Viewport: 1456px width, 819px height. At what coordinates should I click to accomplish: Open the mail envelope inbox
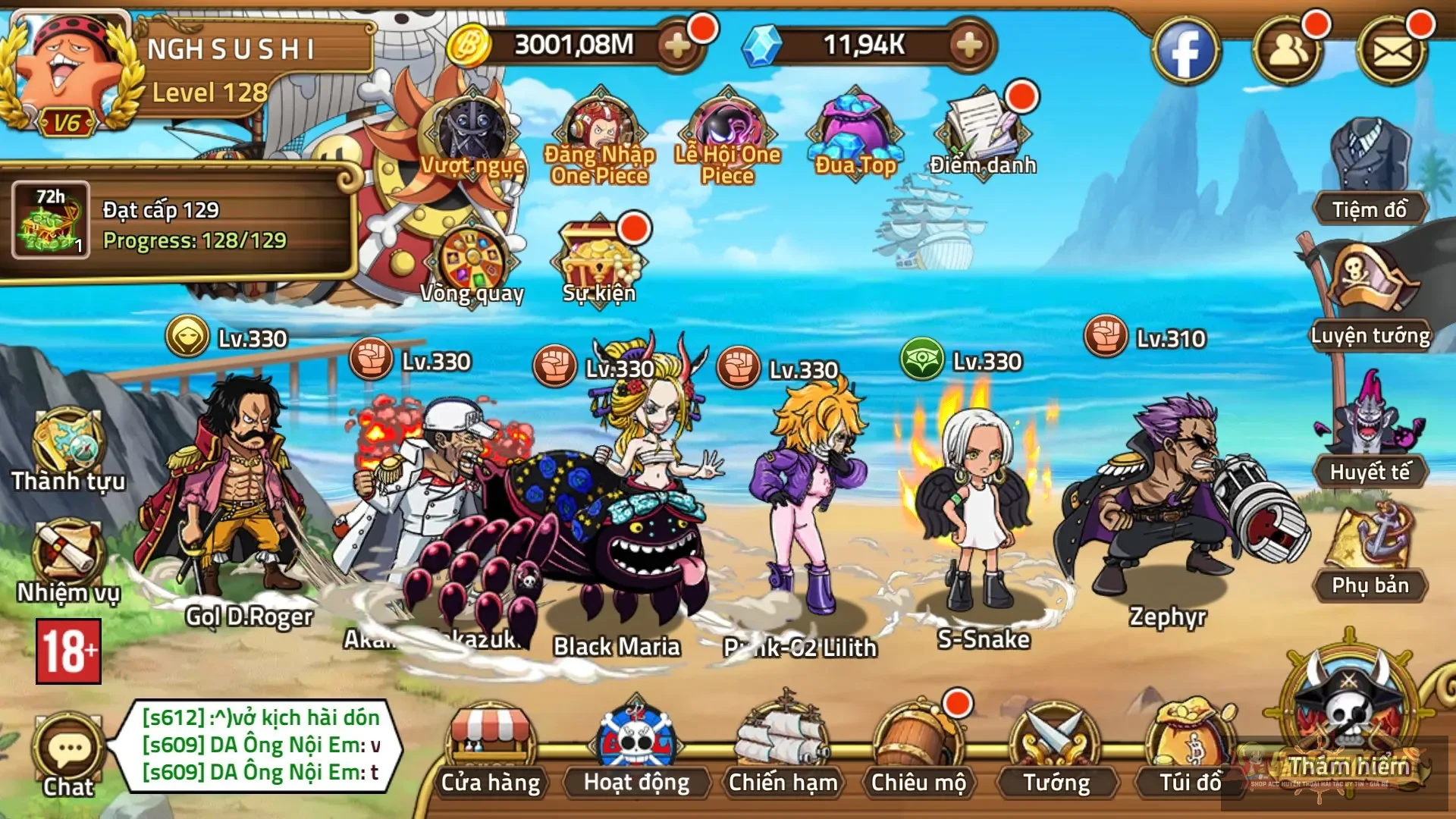click(1392, 52)
